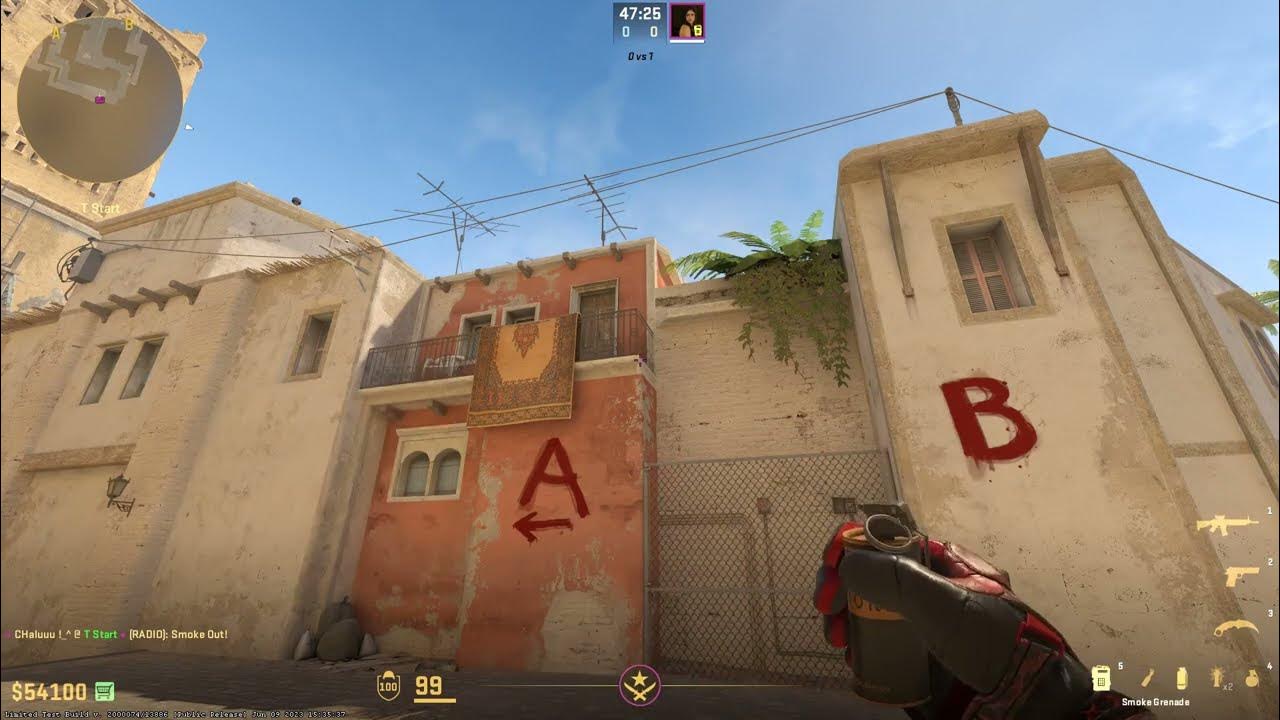Choose the karambit knife slot

coord(1236,628)
